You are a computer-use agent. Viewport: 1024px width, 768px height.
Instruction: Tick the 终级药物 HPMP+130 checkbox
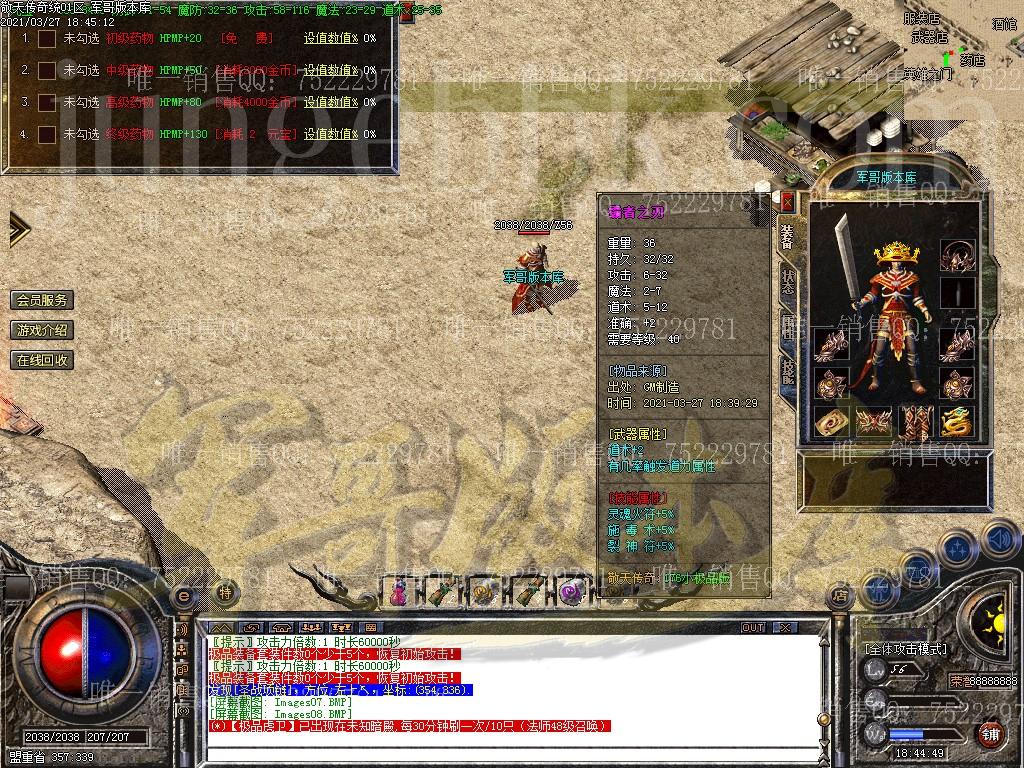click(x=46, y=134)
